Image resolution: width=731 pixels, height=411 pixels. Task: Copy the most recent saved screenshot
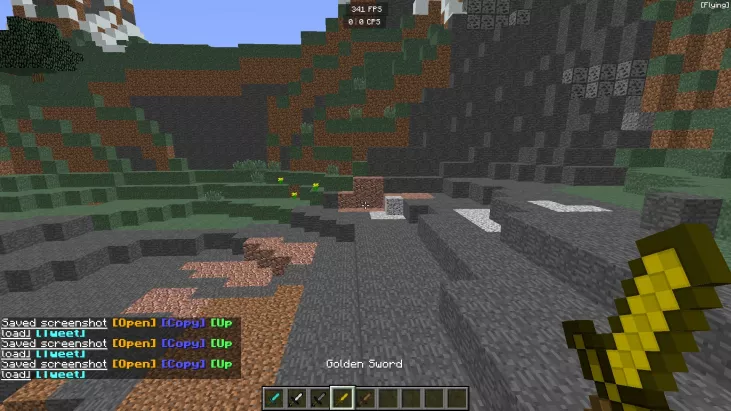[183, 364]
